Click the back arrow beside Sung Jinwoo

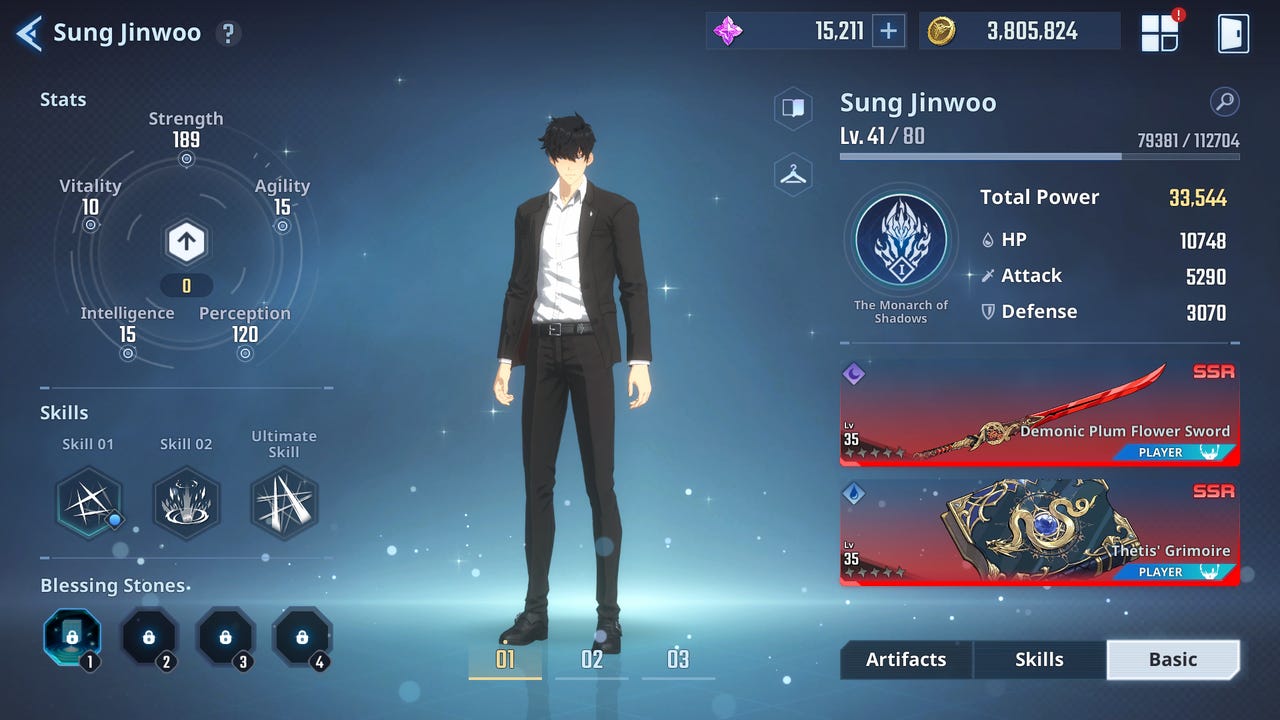click(28, 31)
